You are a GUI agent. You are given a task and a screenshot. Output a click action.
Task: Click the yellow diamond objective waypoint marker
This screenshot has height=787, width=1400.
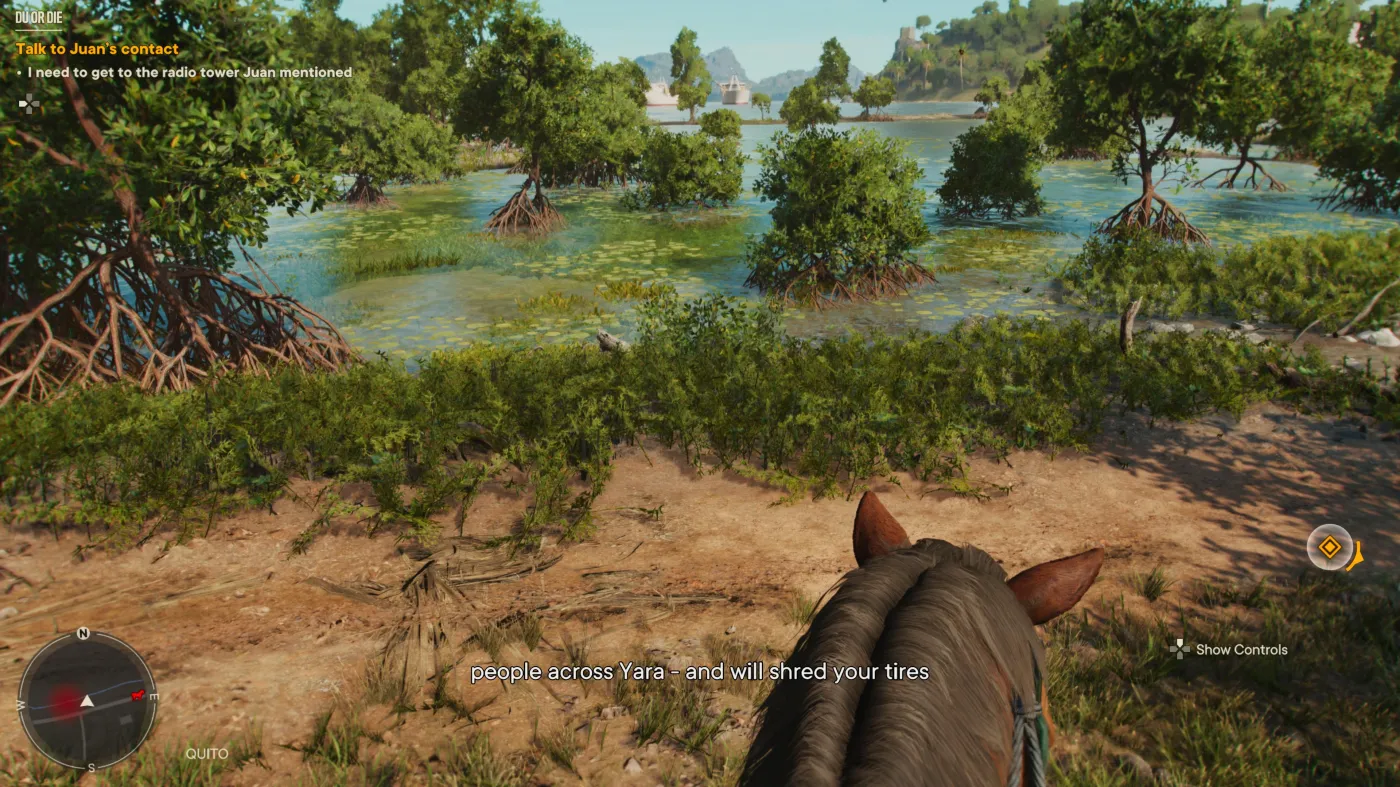pos(1330,548)
